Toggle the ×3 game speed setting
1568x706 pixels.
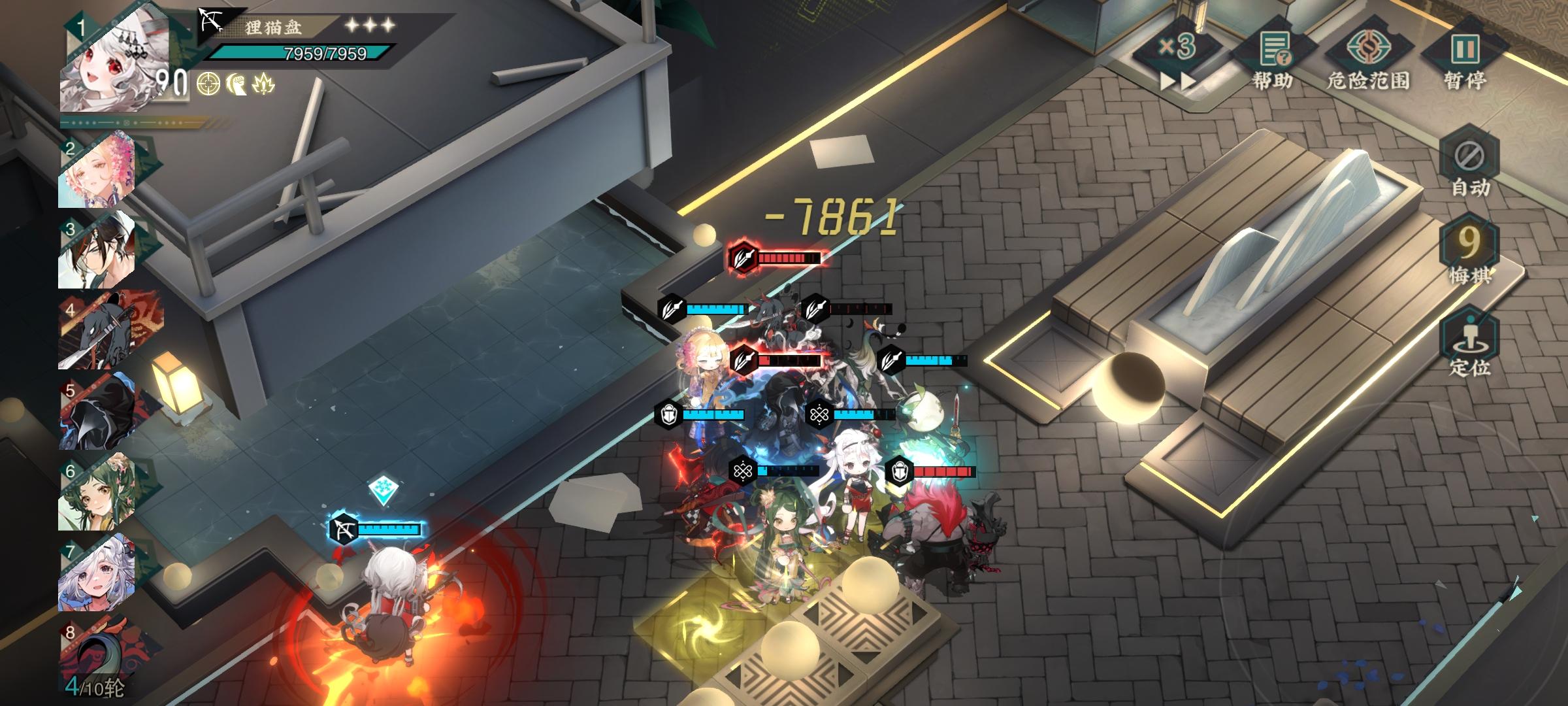click(x=1177, y=48)
